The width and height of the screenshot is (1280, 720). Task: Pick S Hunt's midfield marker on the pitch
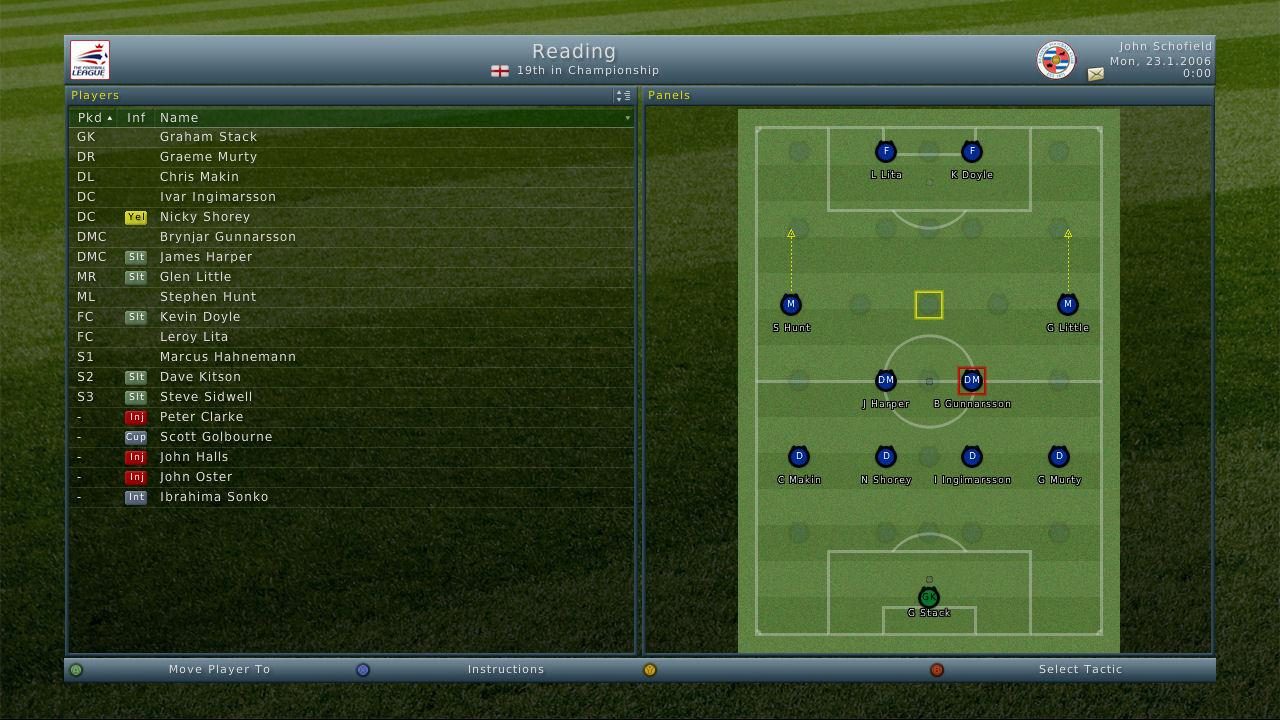click(x=791, y=304)
